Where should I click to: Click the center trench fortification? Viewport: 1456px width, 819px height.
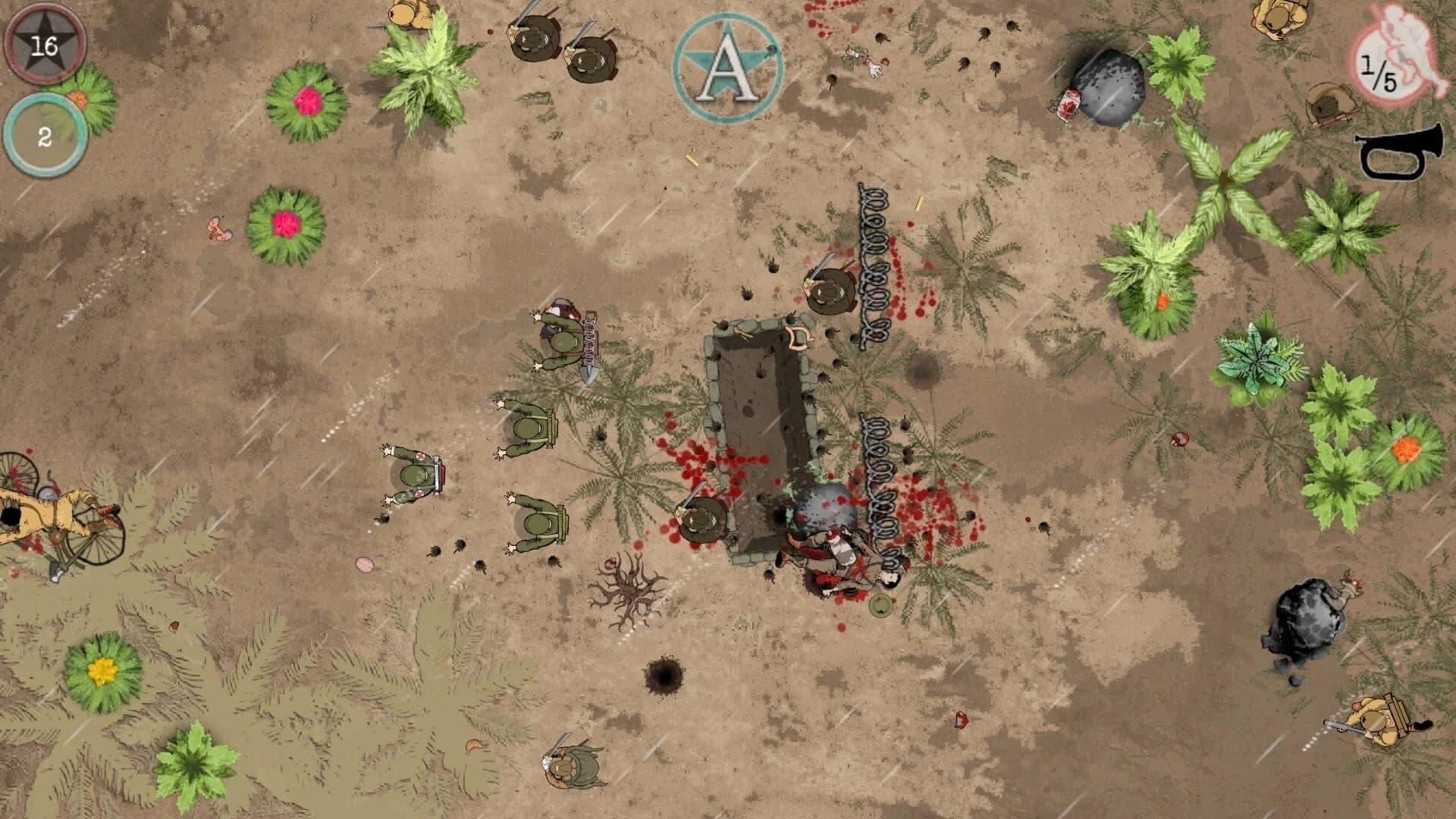click(x=762, y=432)
